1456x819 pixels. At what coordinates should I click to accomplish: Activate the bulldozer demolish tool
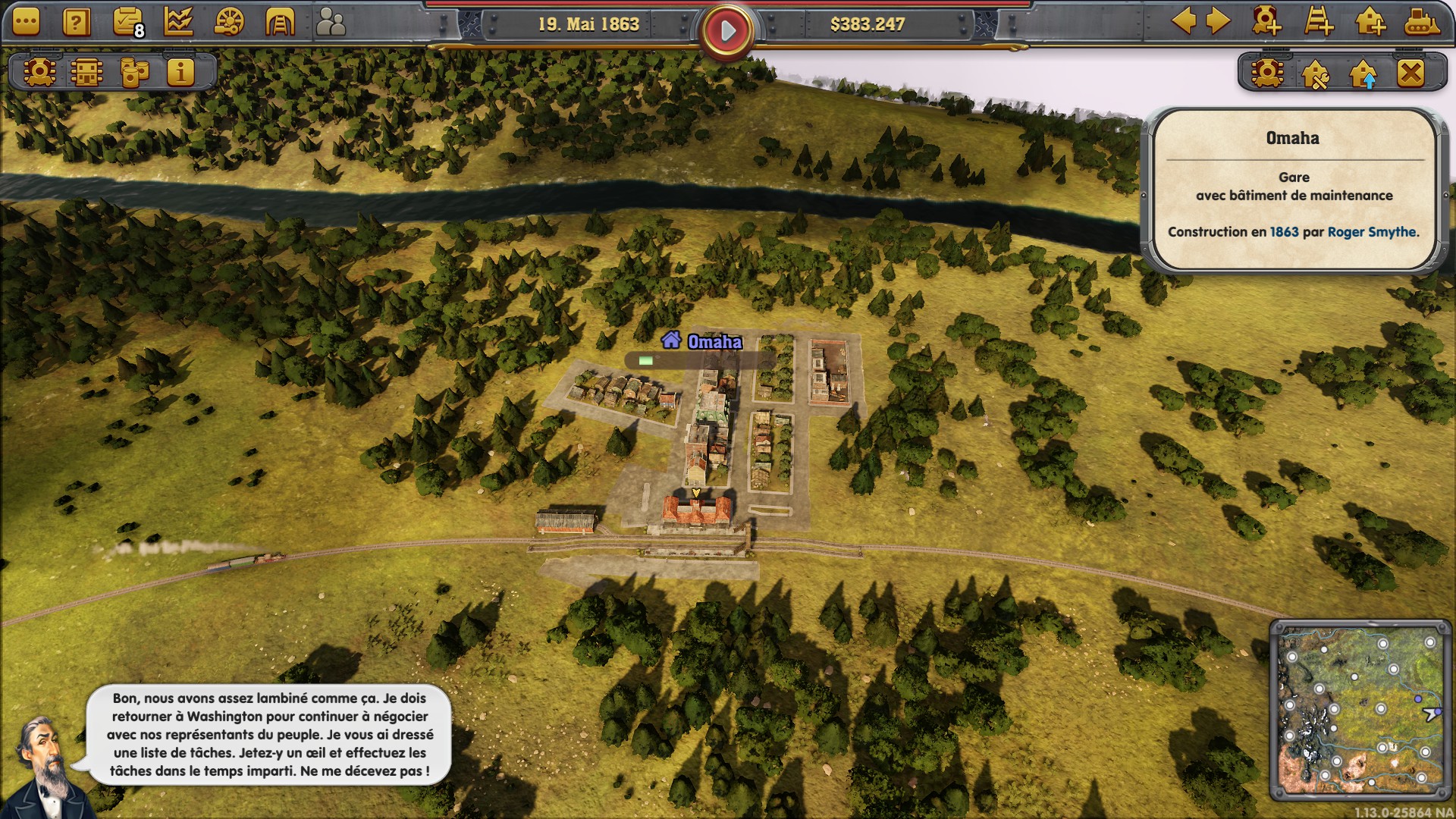click(1421, 21)
